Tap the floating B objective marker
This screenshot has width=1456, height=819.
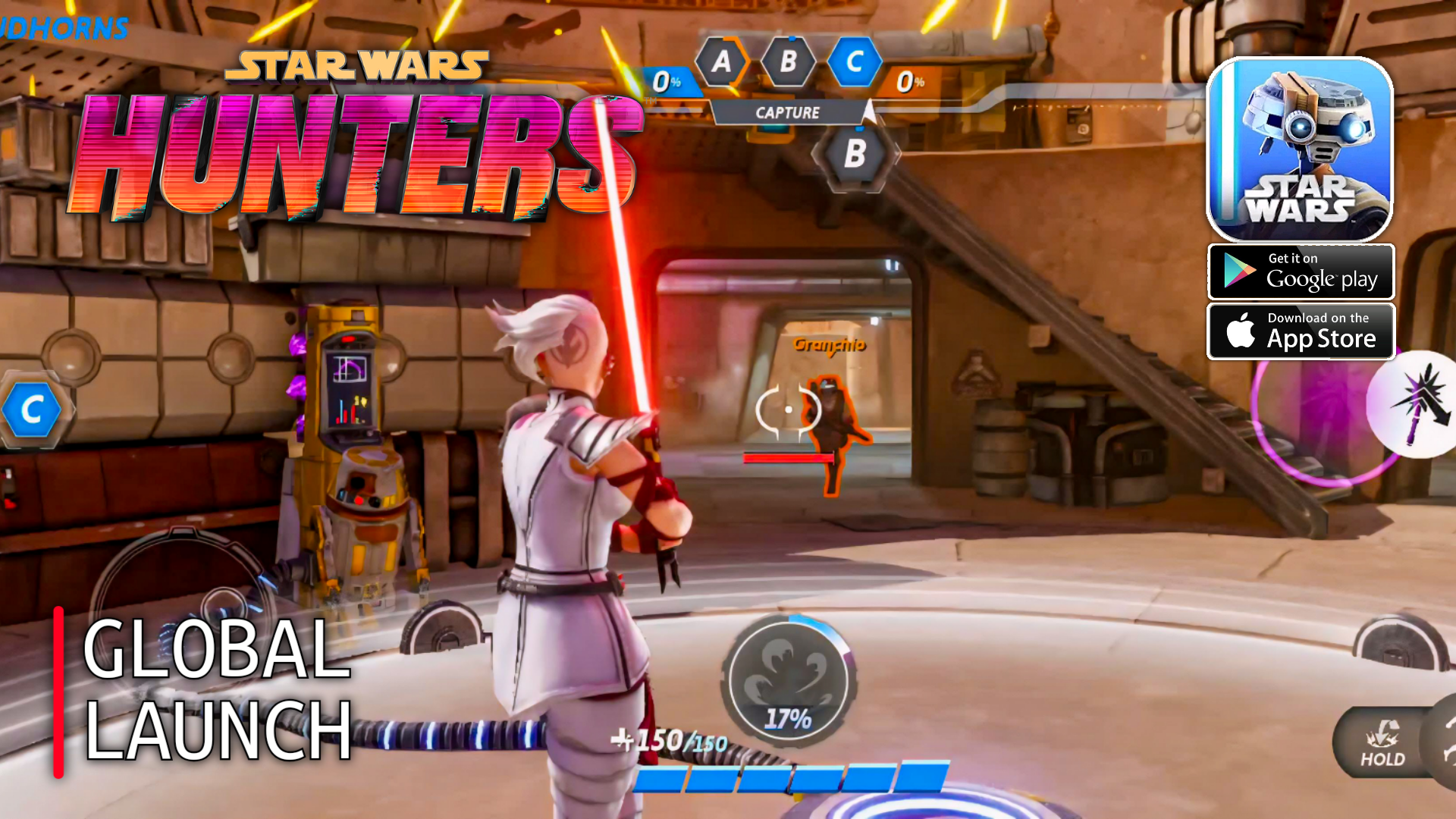coord(855,154)
